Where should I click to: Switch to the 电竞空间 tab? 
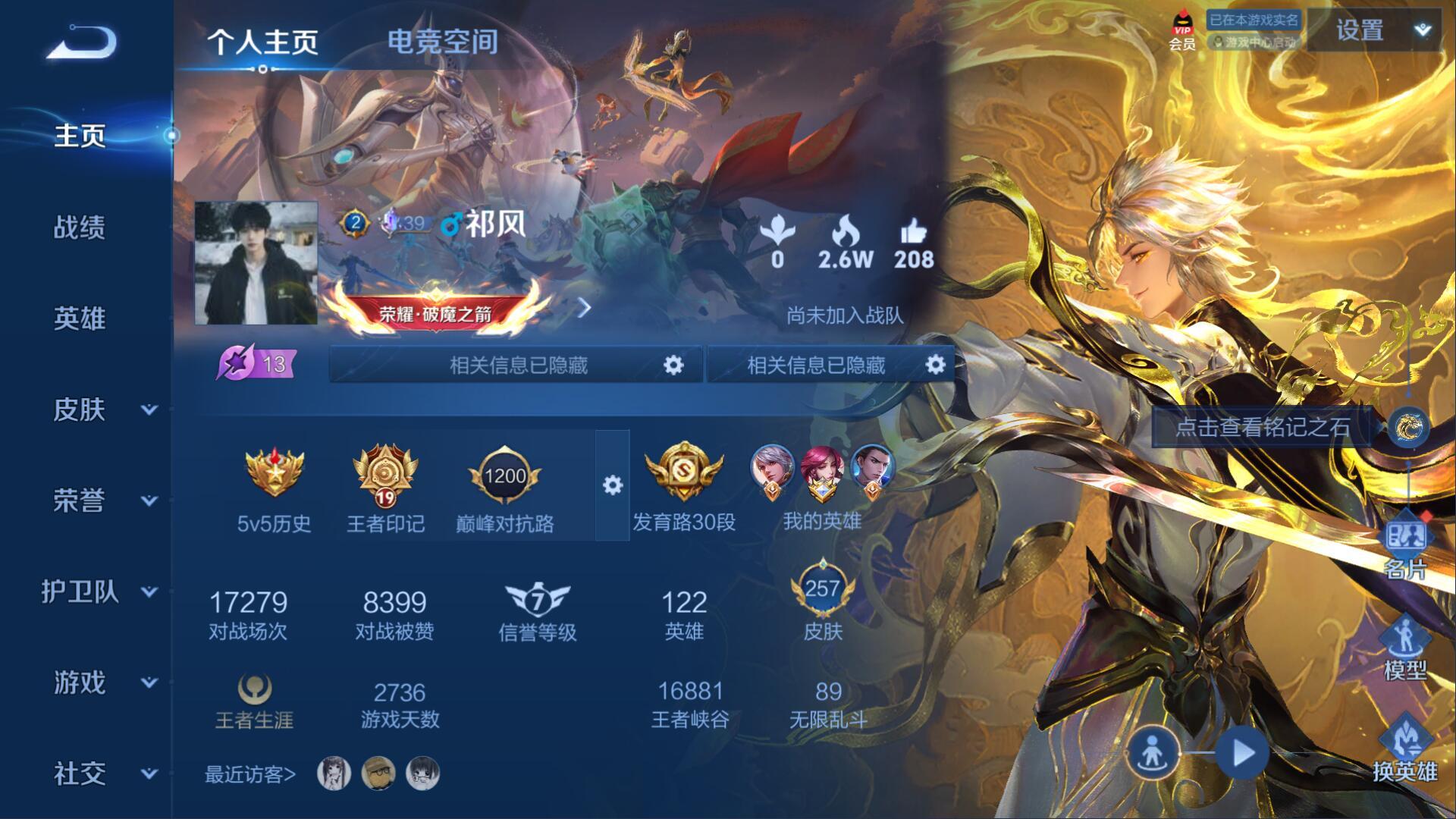click(442, 42)
